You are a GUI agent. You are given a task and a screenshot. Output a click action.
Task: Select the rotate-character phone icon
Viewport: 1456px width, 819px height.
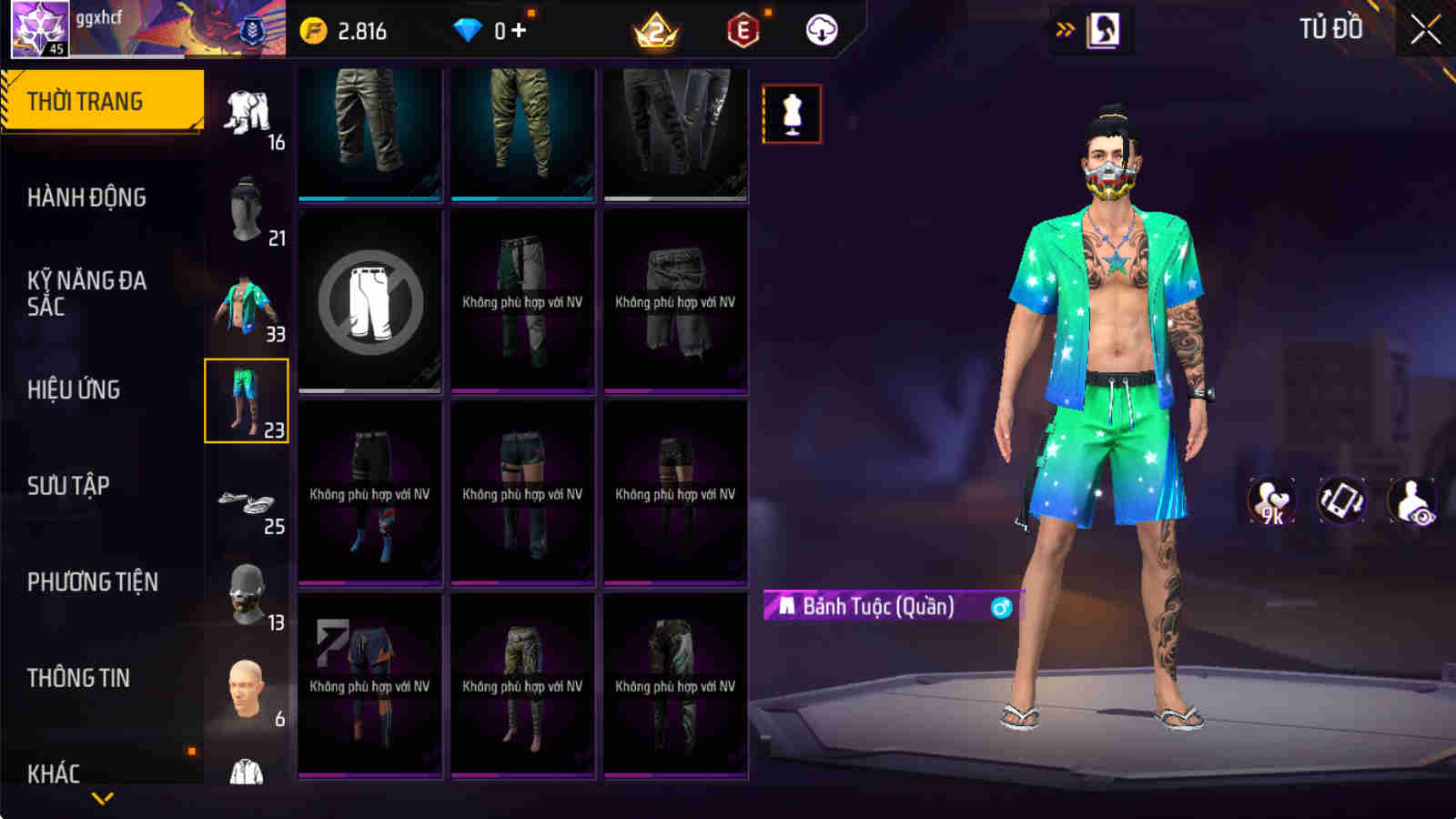[1341, 501]
